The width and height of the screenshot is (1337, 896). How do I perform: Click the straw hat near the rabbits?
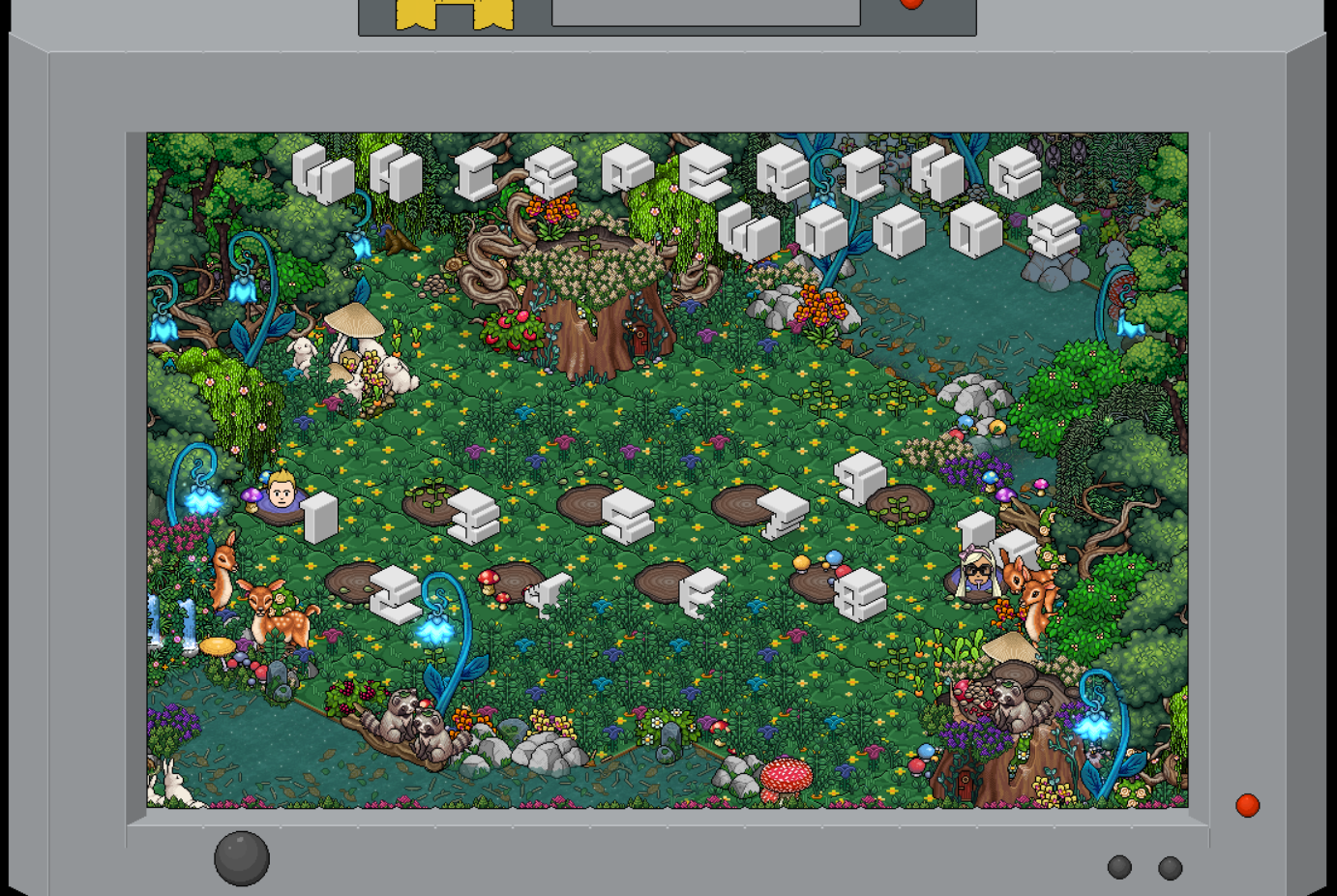pos(354,322)
